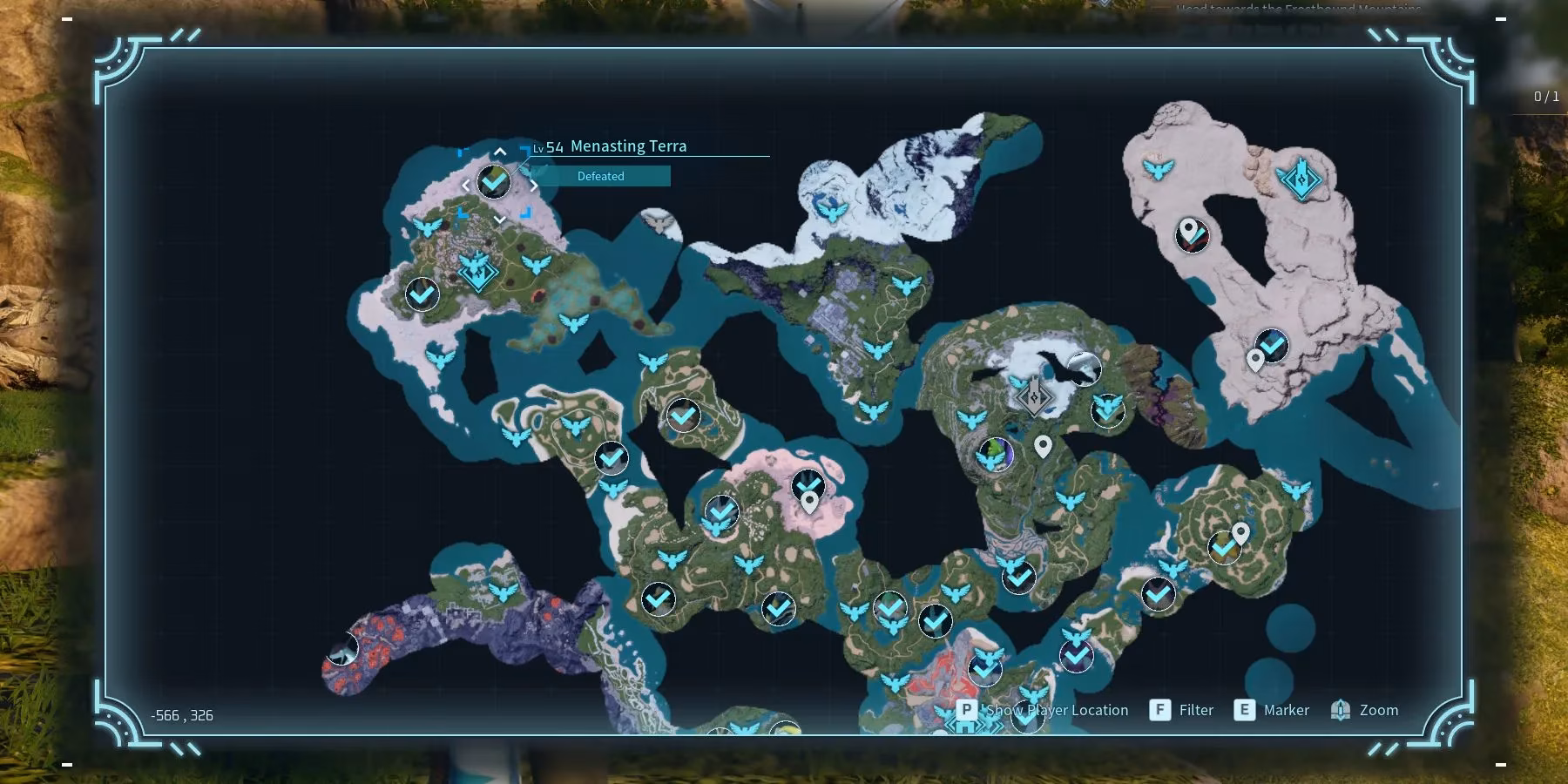Click the Defeated status banner
This screenshot has height=784, width=1568.
click(600, 176)
